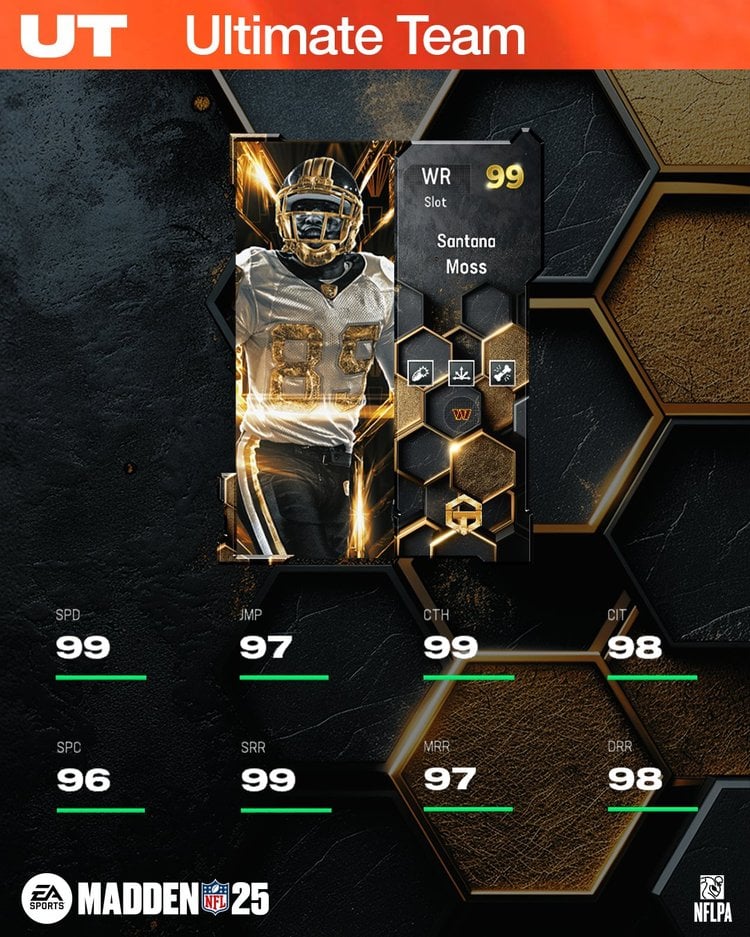Inspect the football-with-sunburst ability icon
The width and height of the screenshot is (750, 937).
click(419, 372)
